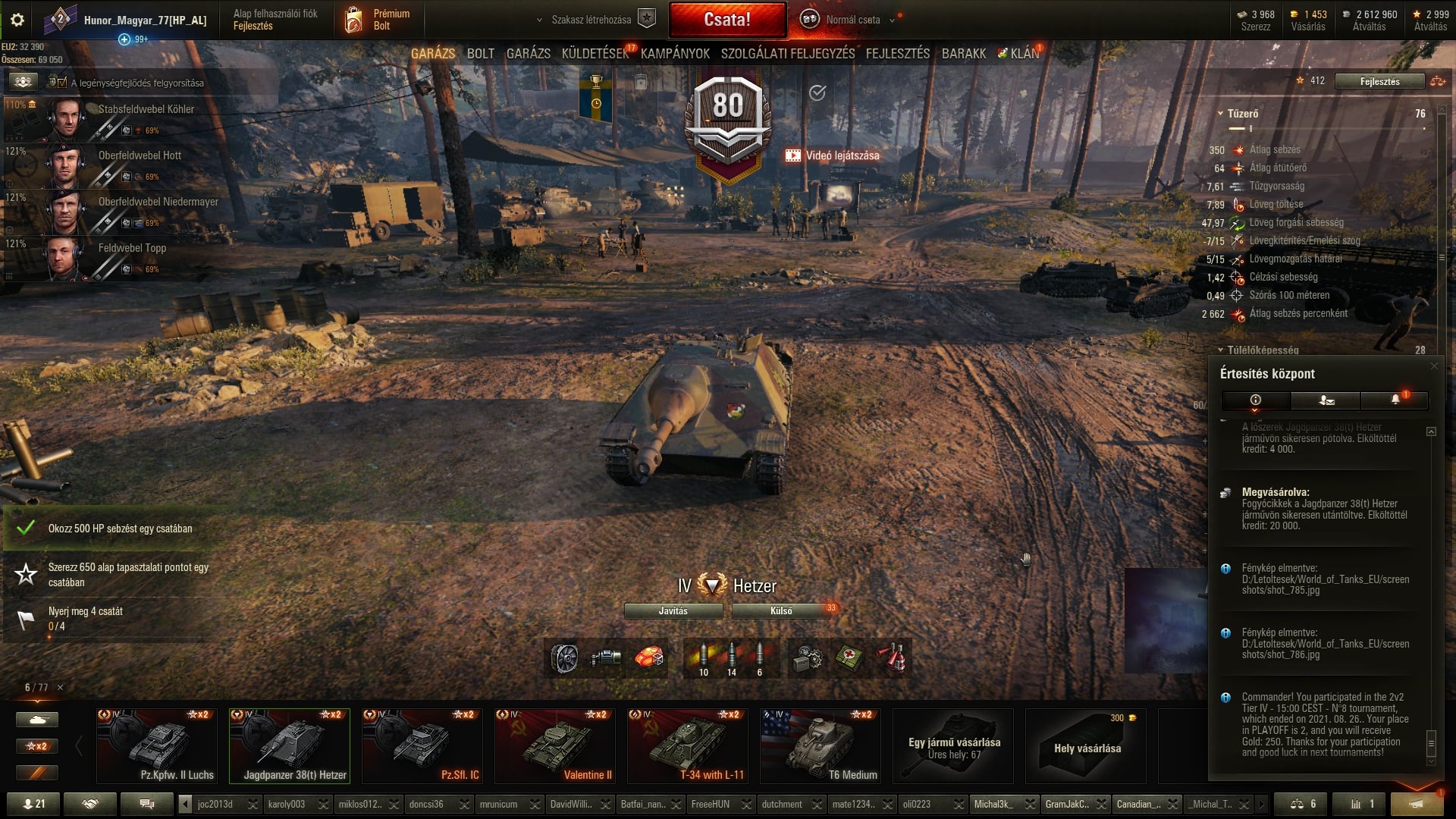Buy a vehicle via Egy jármű vásárlása

click(953, 746)
